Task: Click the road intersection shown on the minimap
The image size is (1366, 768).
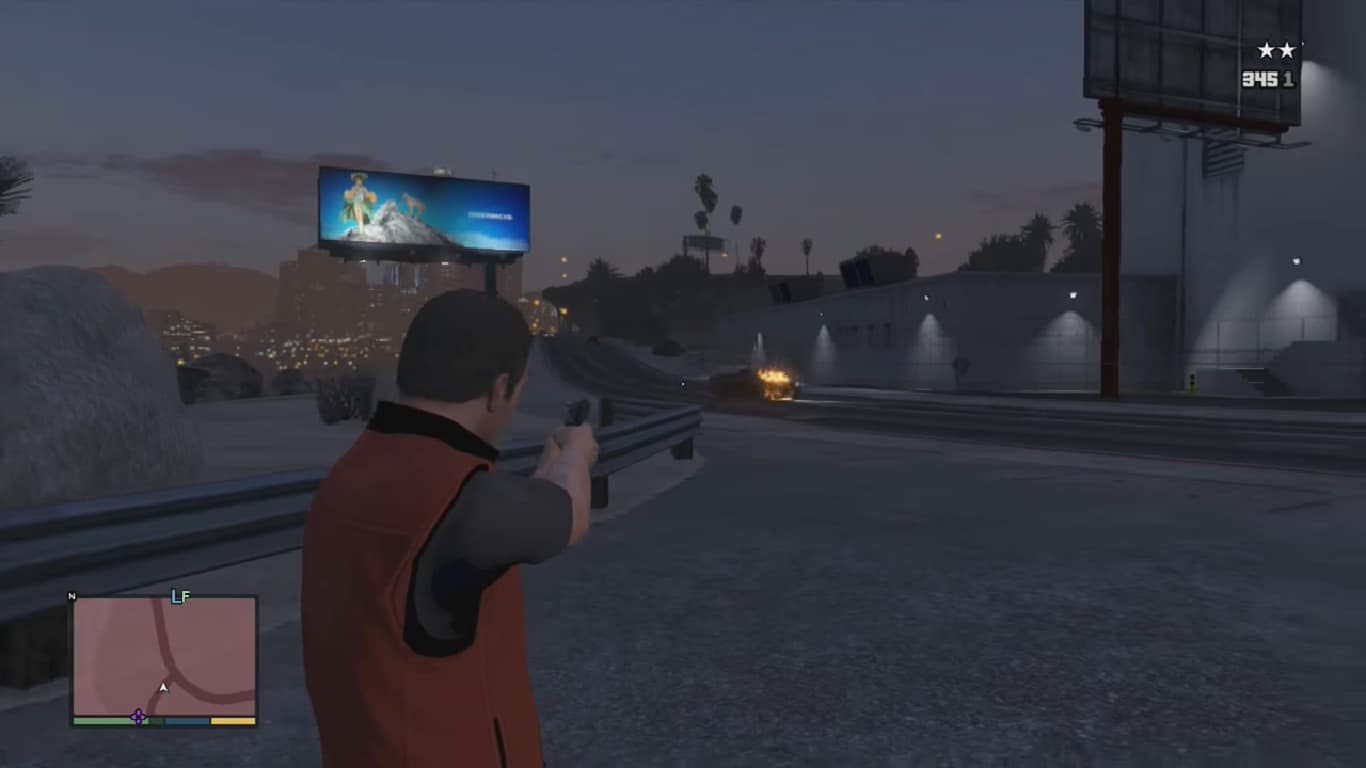Action: coord(171,676)
